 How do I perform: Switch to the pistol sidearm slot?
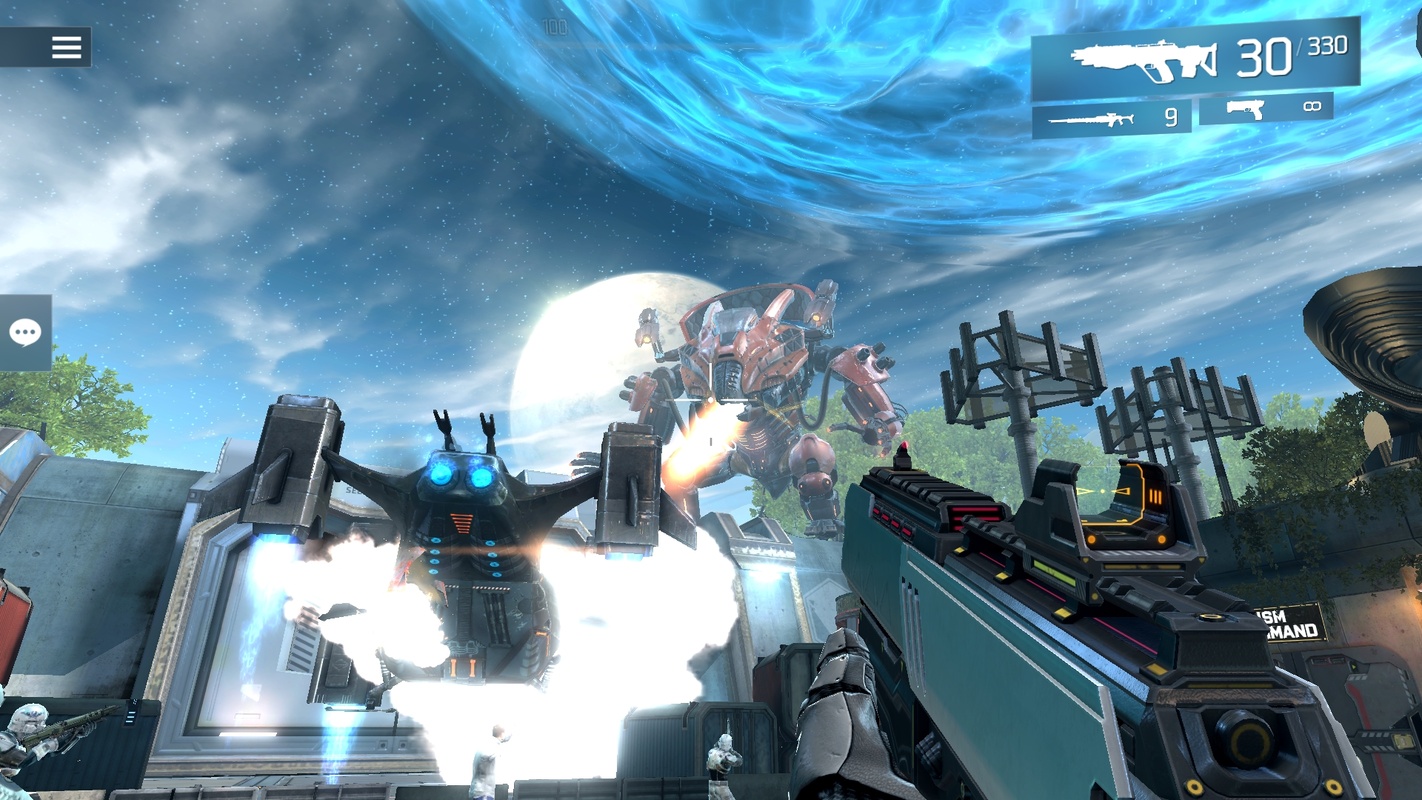pyautogui.click(x=1265, y=108)
